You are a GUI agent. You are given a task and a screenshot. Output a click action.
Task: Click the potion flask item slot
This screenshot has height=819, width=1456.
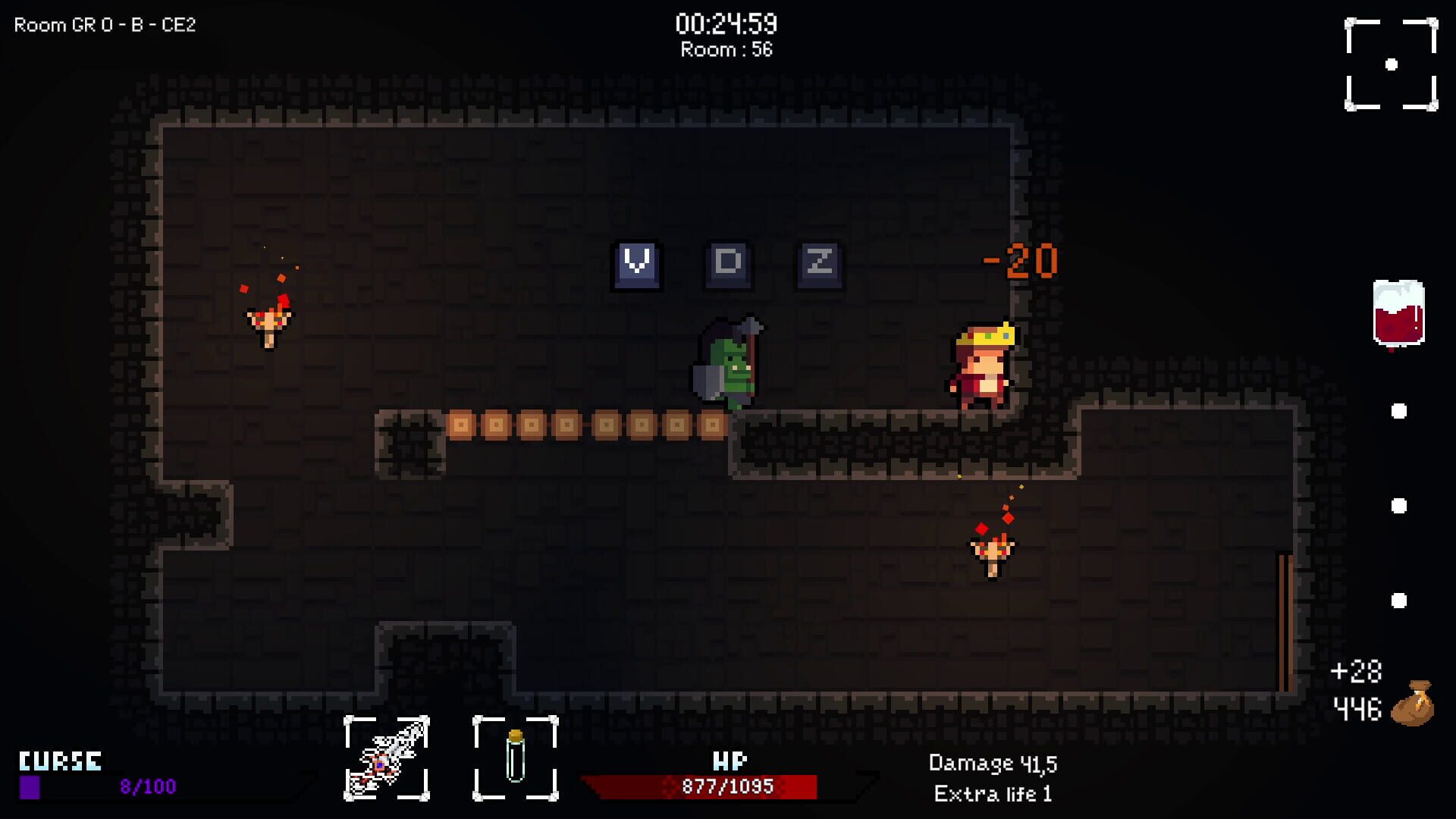(x=516, y=758)
